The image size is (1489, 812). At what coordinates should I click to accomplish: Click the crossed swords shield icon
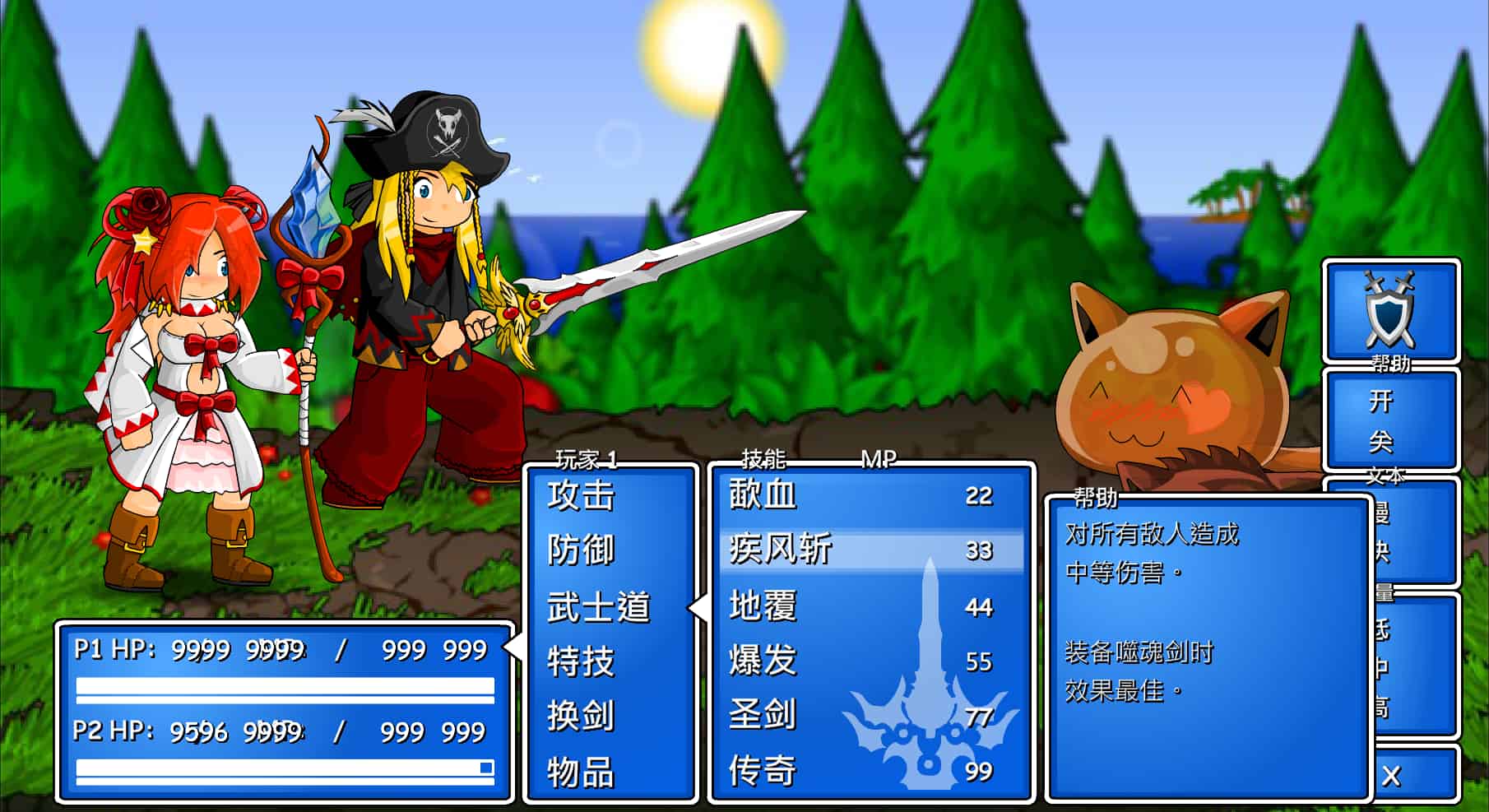[1389, 310]
